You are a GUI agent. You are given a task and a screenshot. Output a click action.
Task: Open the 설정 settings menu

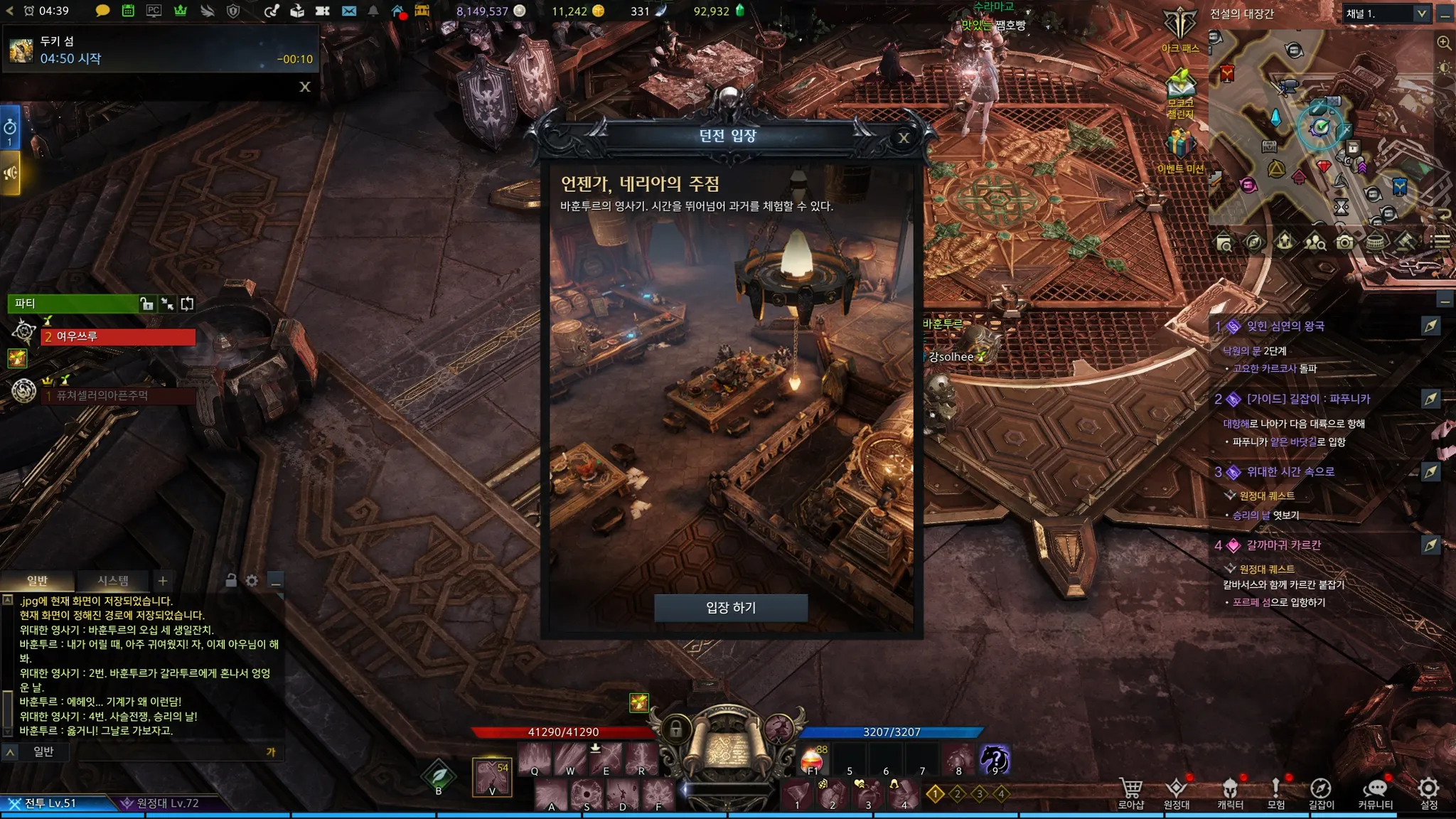[1429, 793]
